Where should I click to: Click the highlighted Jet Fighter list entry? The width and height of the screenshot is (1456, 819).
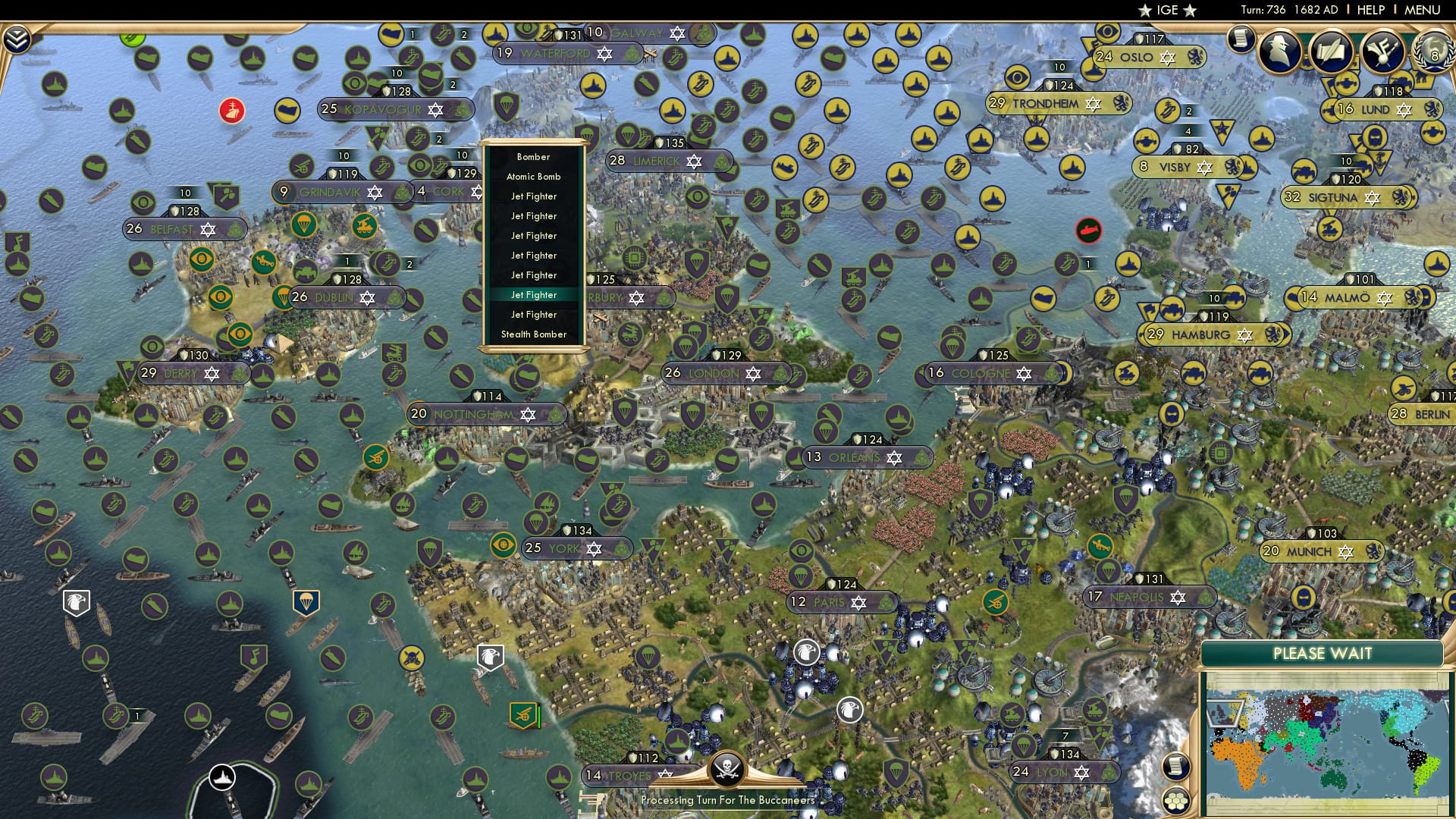pyautogui.click(x=533, y=294)
